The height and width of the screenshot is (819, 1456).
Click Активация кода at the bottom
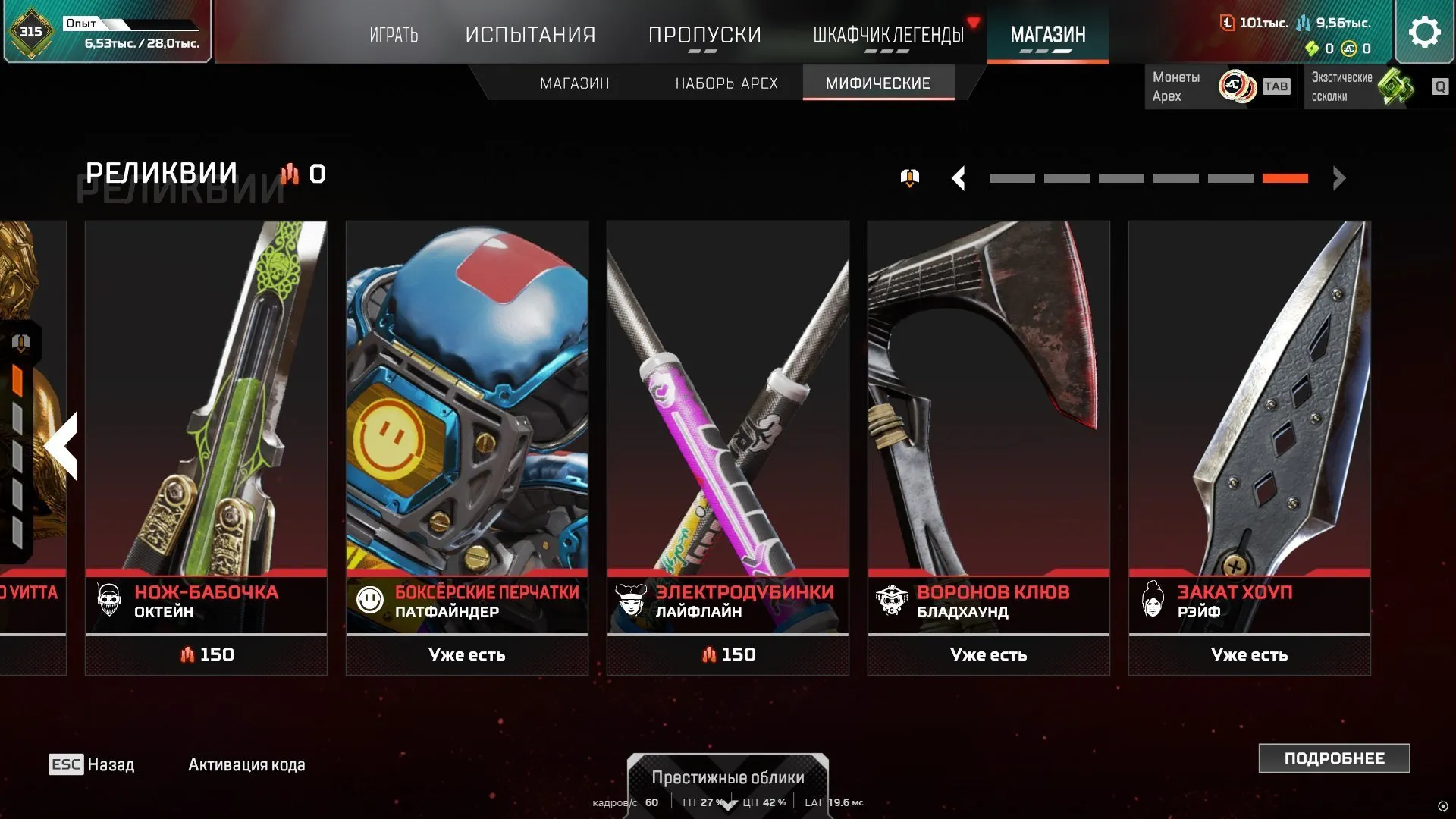click(244, 764)
